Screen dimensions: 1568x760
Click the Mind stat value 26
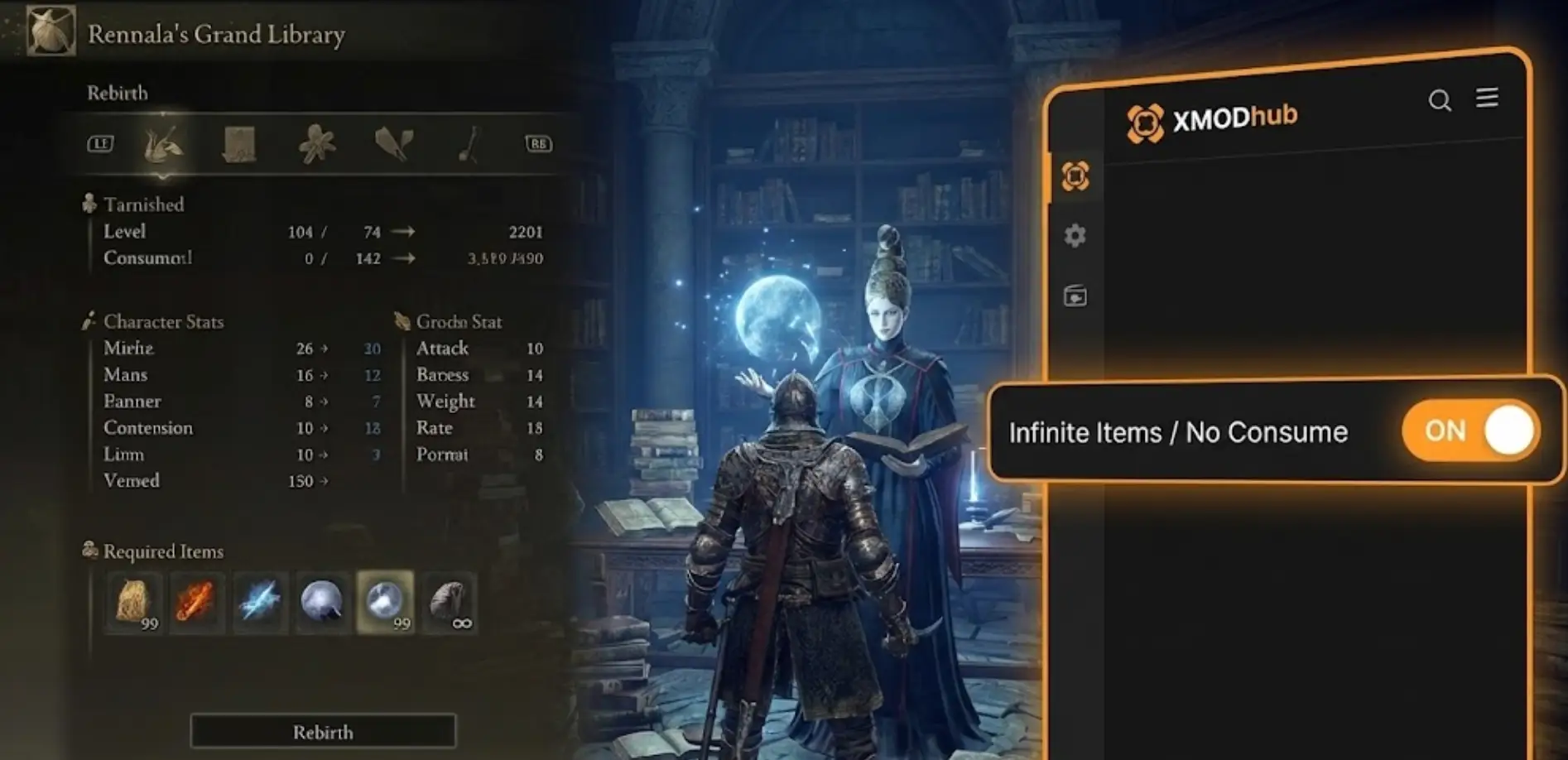coord(303,349)
